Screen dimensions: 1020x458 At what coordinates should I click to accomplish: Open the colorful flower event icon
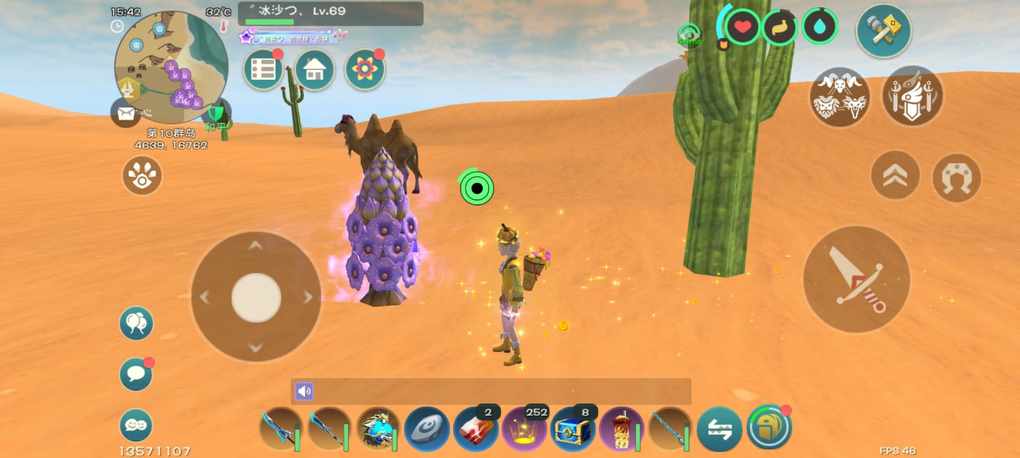click(365, 69)
